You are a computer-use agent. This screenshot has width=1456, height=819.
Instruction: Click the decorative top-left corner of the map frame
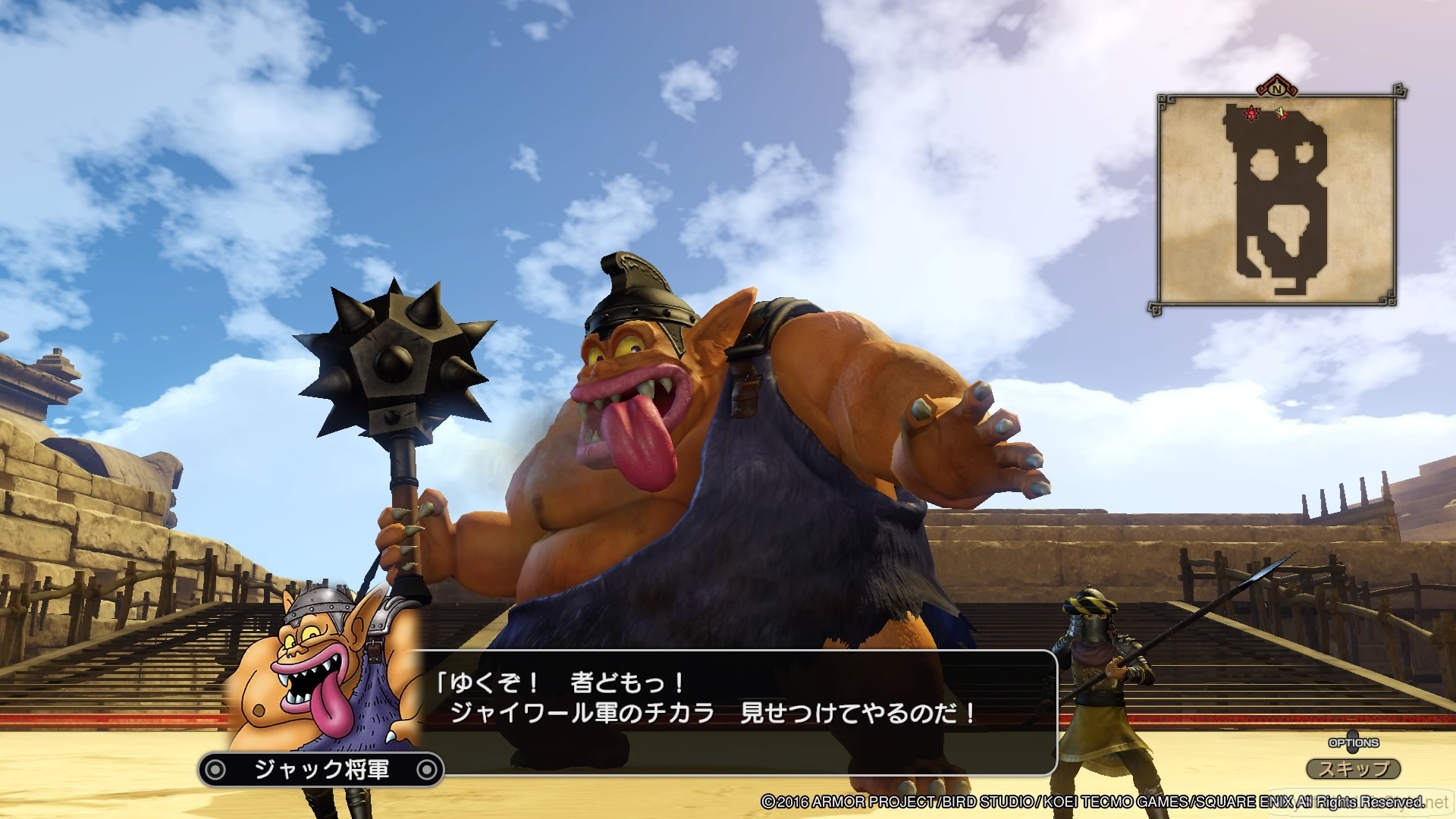[1163, 98]
